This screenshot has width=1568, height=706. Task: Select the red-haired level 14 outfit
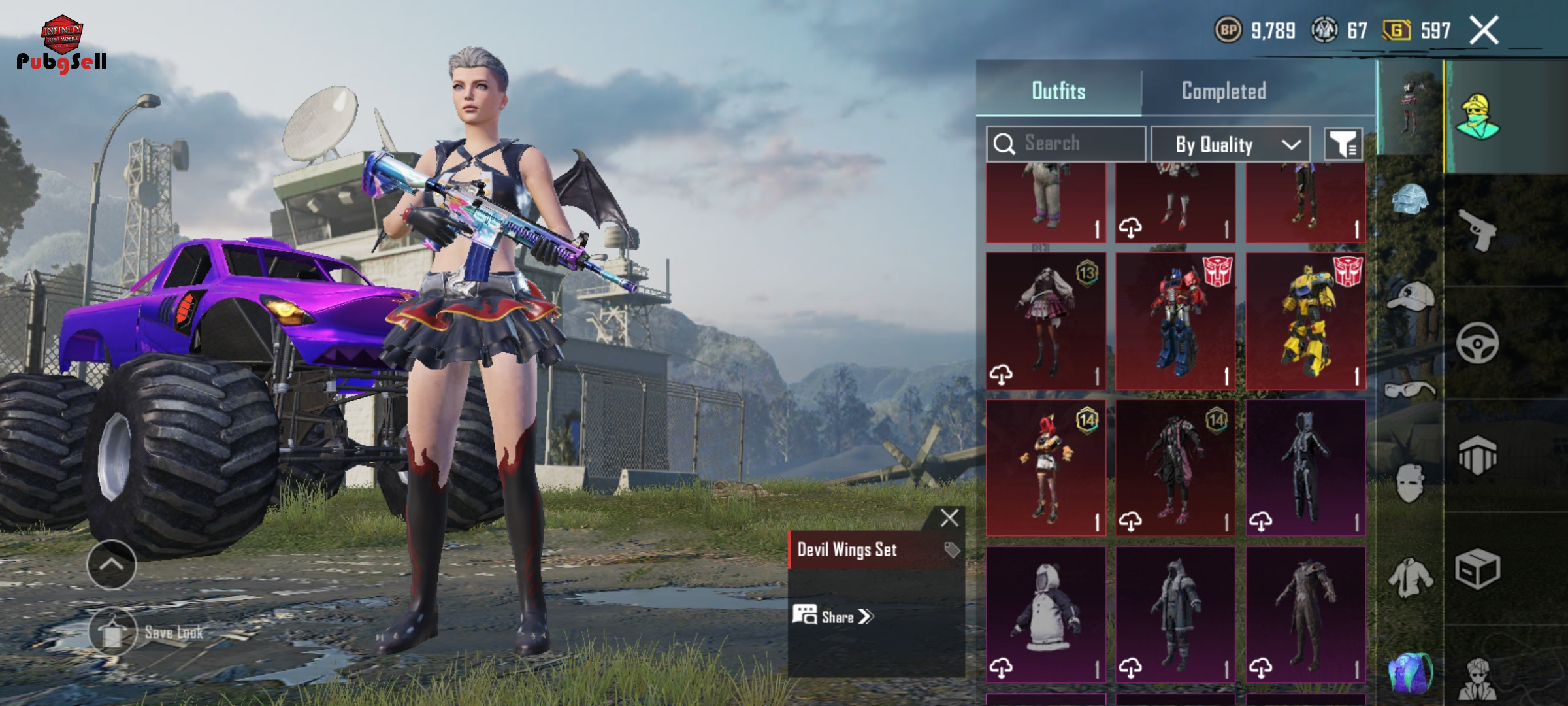1045,468
